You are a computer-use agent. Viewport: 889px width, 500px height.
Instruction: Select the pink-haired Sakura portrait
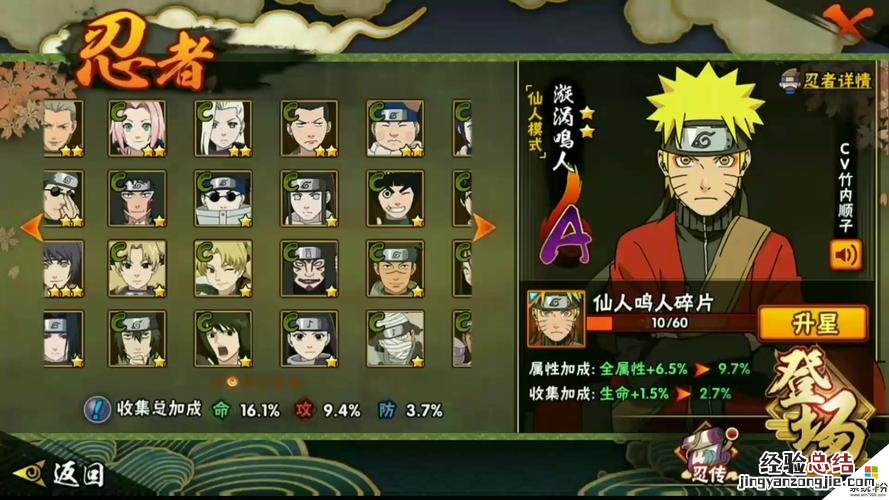click(137, 128)
